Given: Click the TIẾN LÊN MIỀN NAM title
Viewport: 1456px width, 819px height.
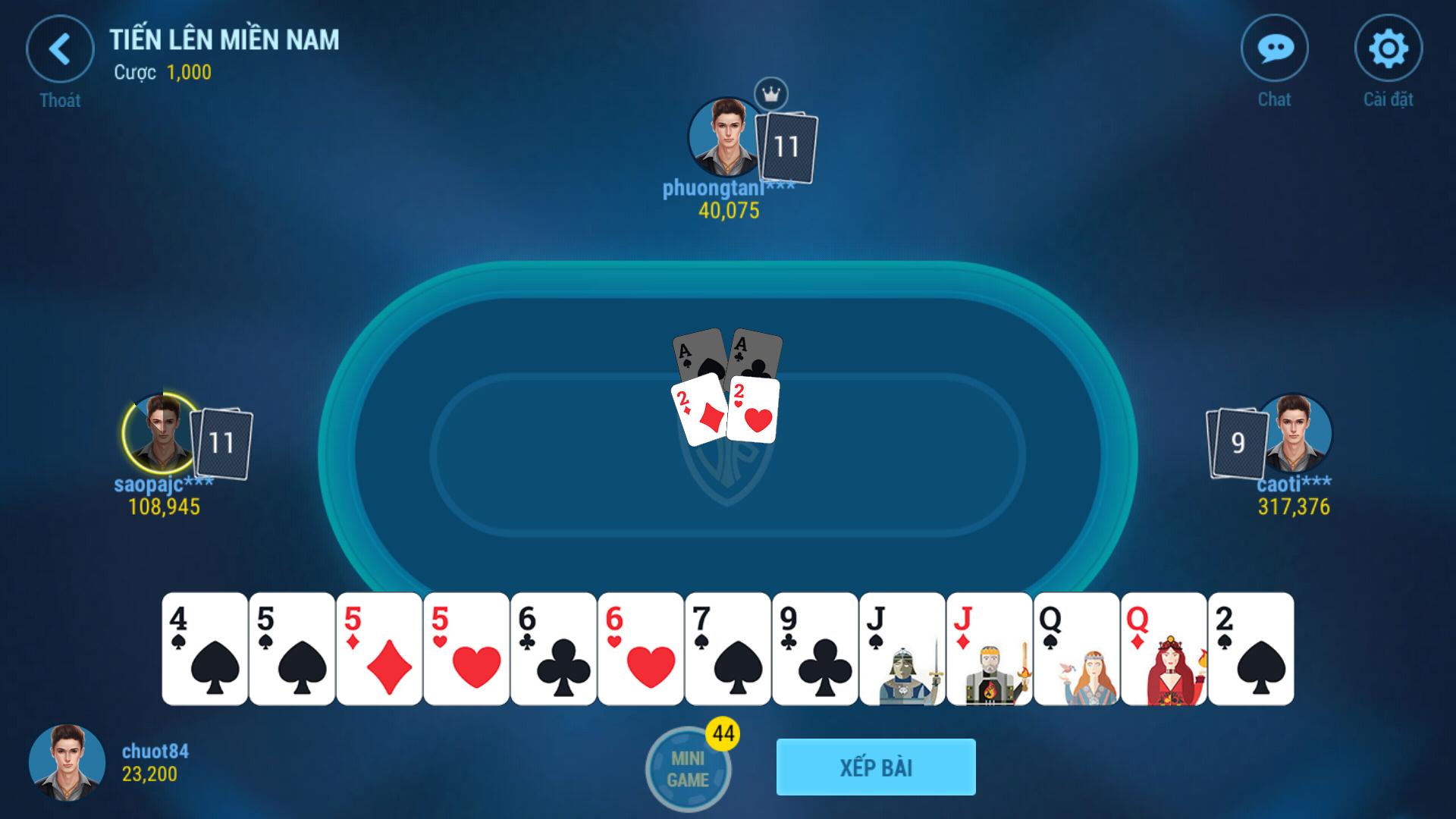Looking at the screenshot, I should click(x=224, y=43).
